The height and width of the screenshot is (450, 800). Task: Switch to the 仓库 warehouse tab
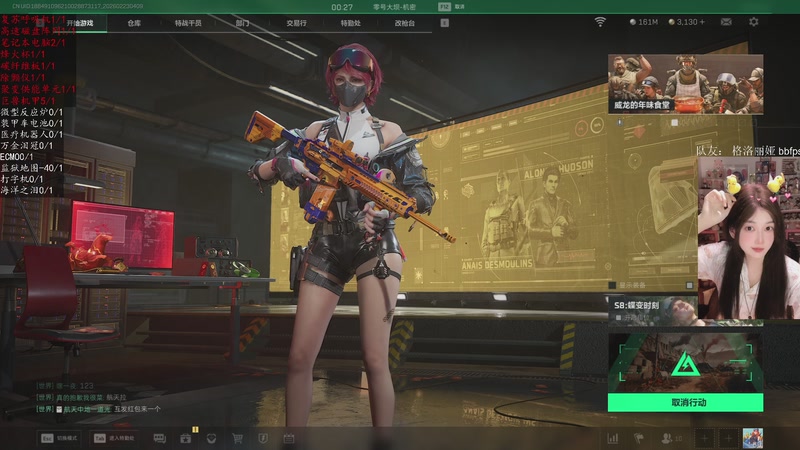(x=134, y=22)
